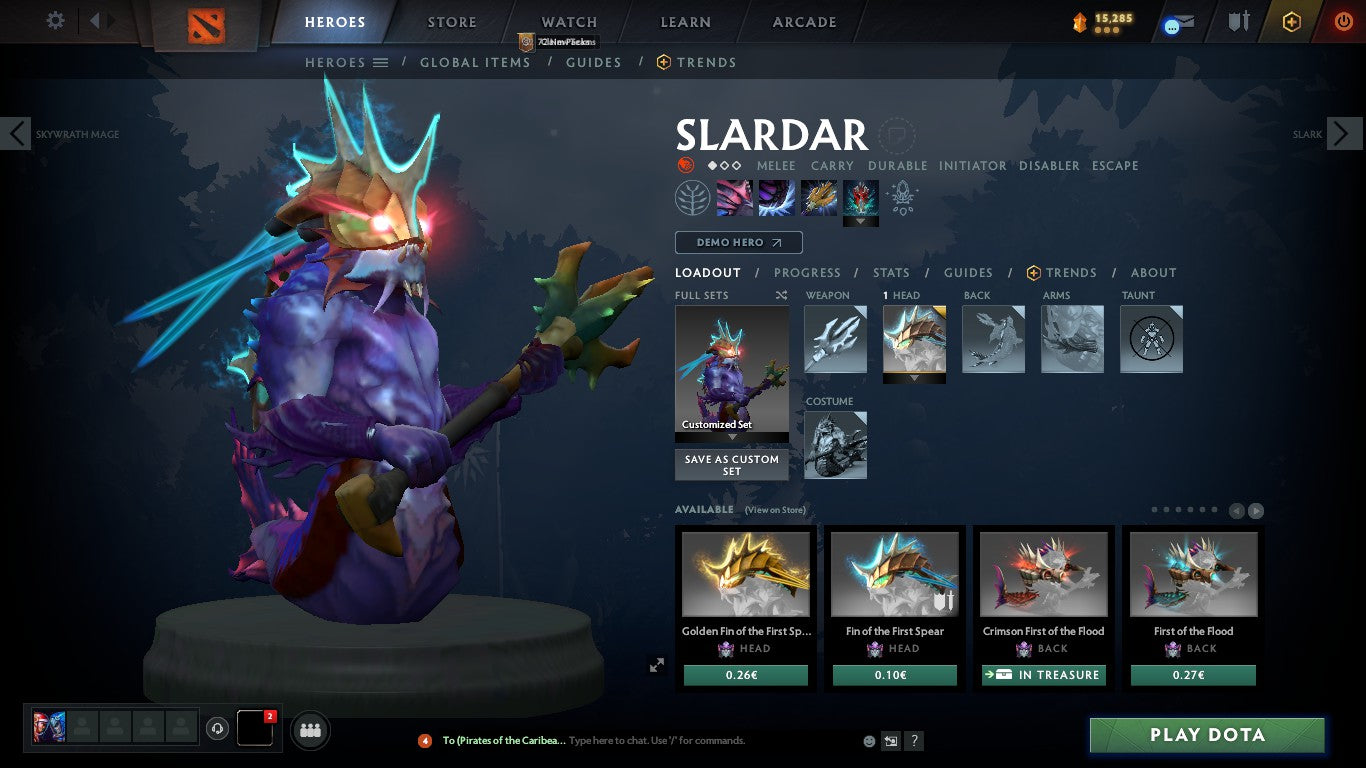Open the Armory sword-and-shield icon

tap(1239, 21)
